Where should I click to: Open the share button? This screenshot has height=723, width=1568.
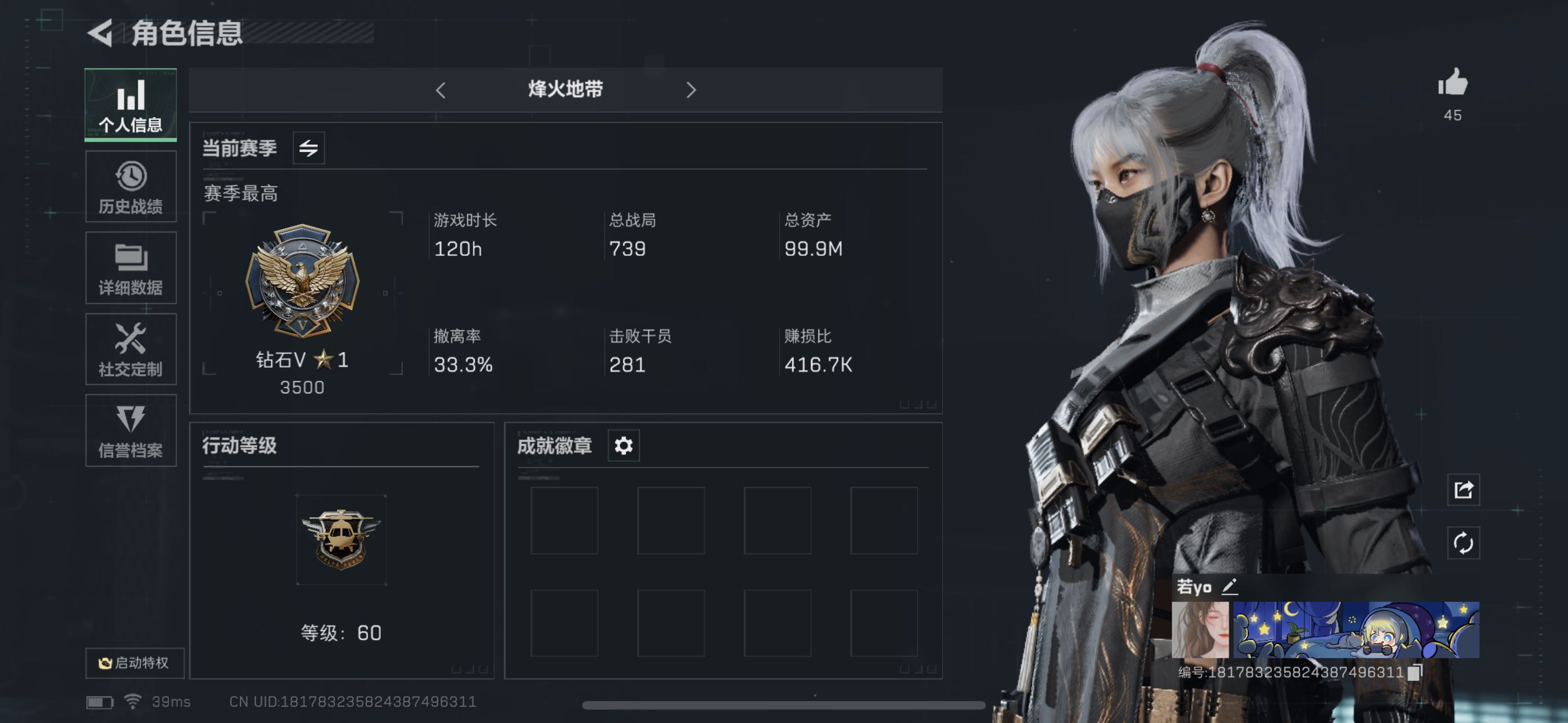tap(1463, 489)
